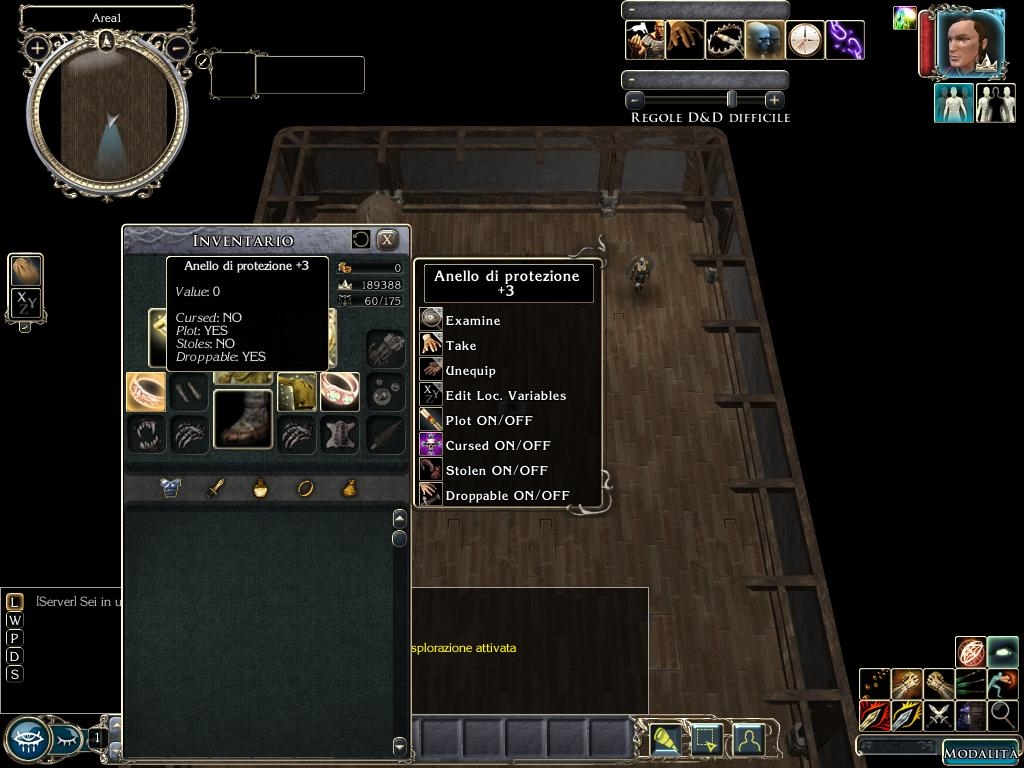Select Take from the ring menu
Image resolution: width=1024 pixels, height=768 pixels.
(461, 345)
